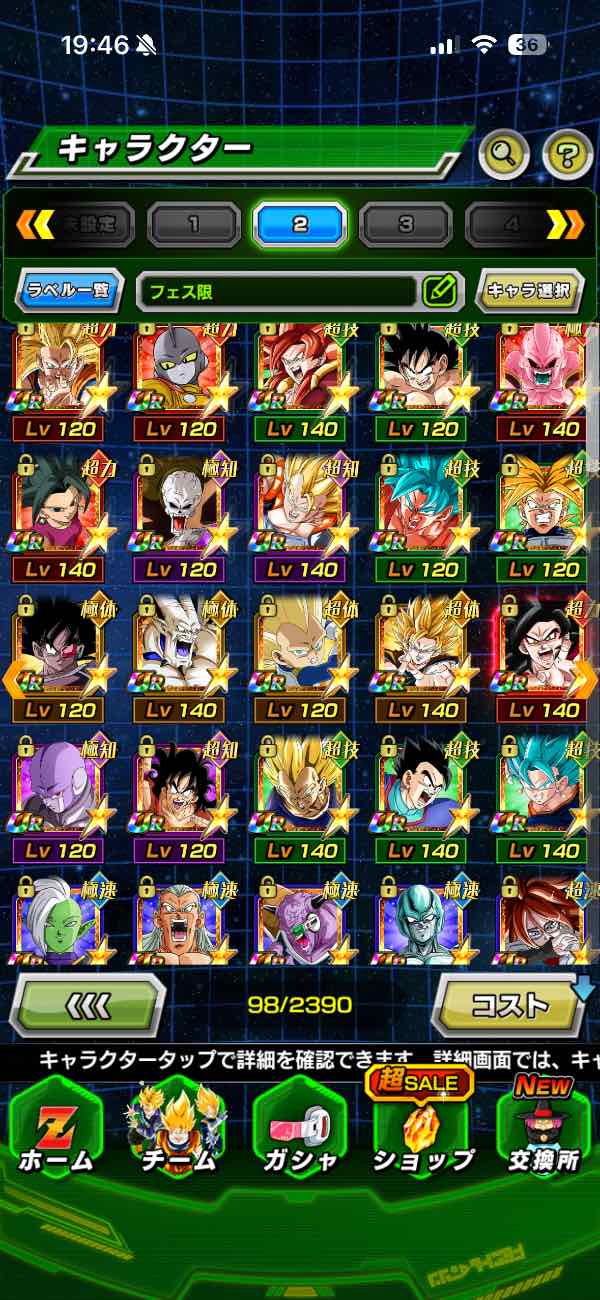Switch to label tab 3
The height and width of the screenshot is (1300, 600).
click(x=405, y=224)
